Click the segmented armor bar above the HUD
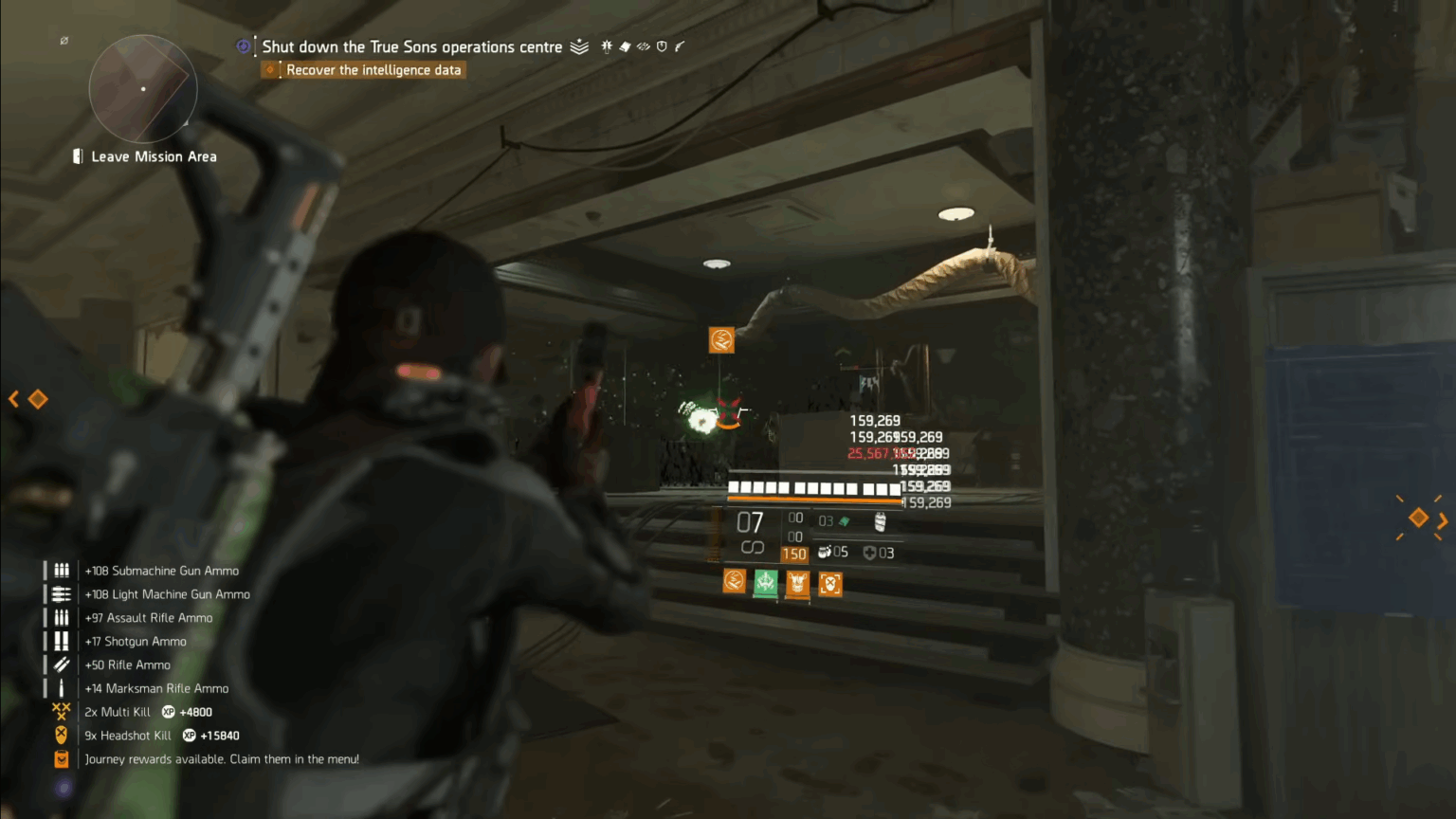The height and width of the screenshot is (819, 1456). coord(813,487)
